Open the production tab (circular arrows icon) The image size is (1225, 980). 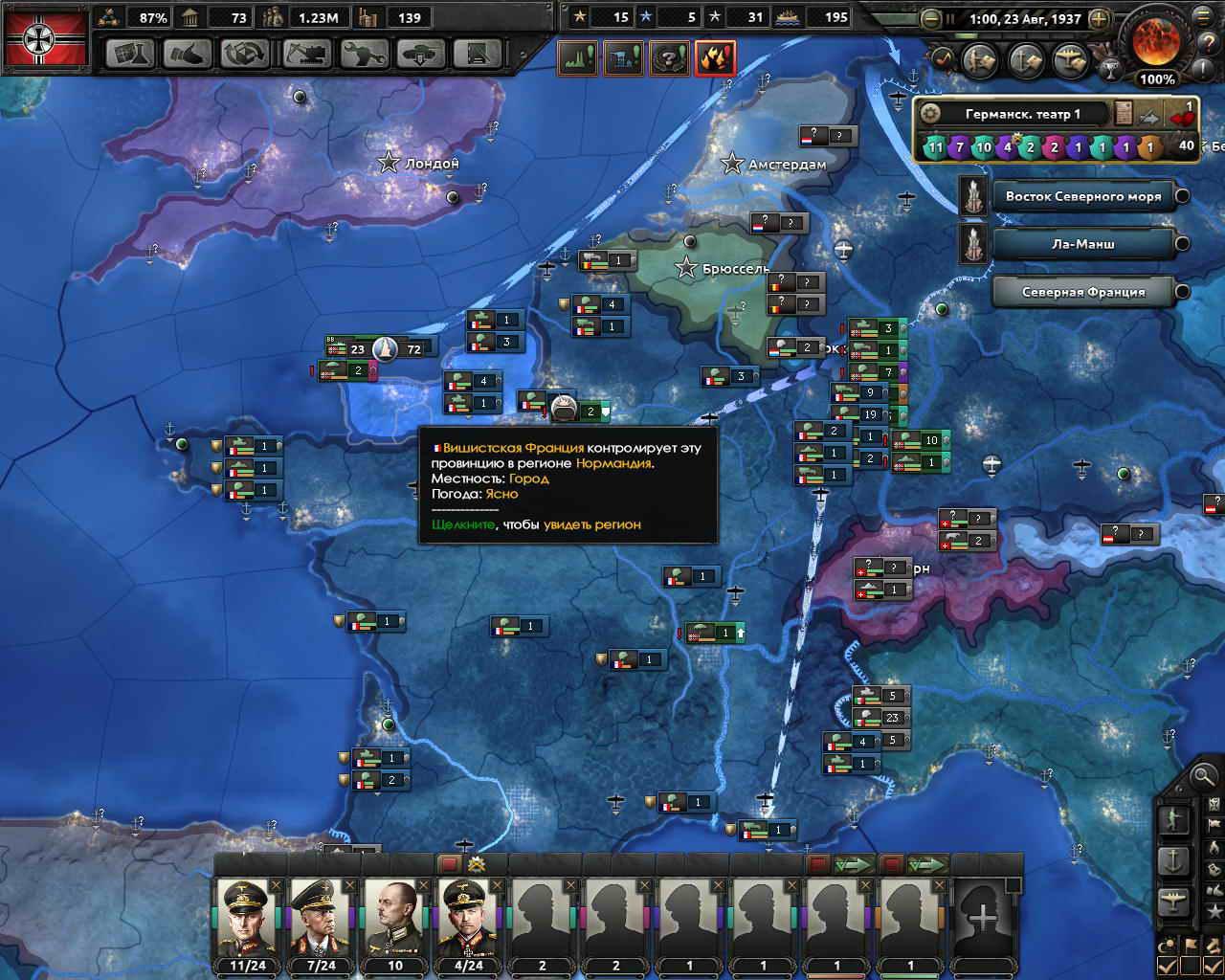click(247, 55)
